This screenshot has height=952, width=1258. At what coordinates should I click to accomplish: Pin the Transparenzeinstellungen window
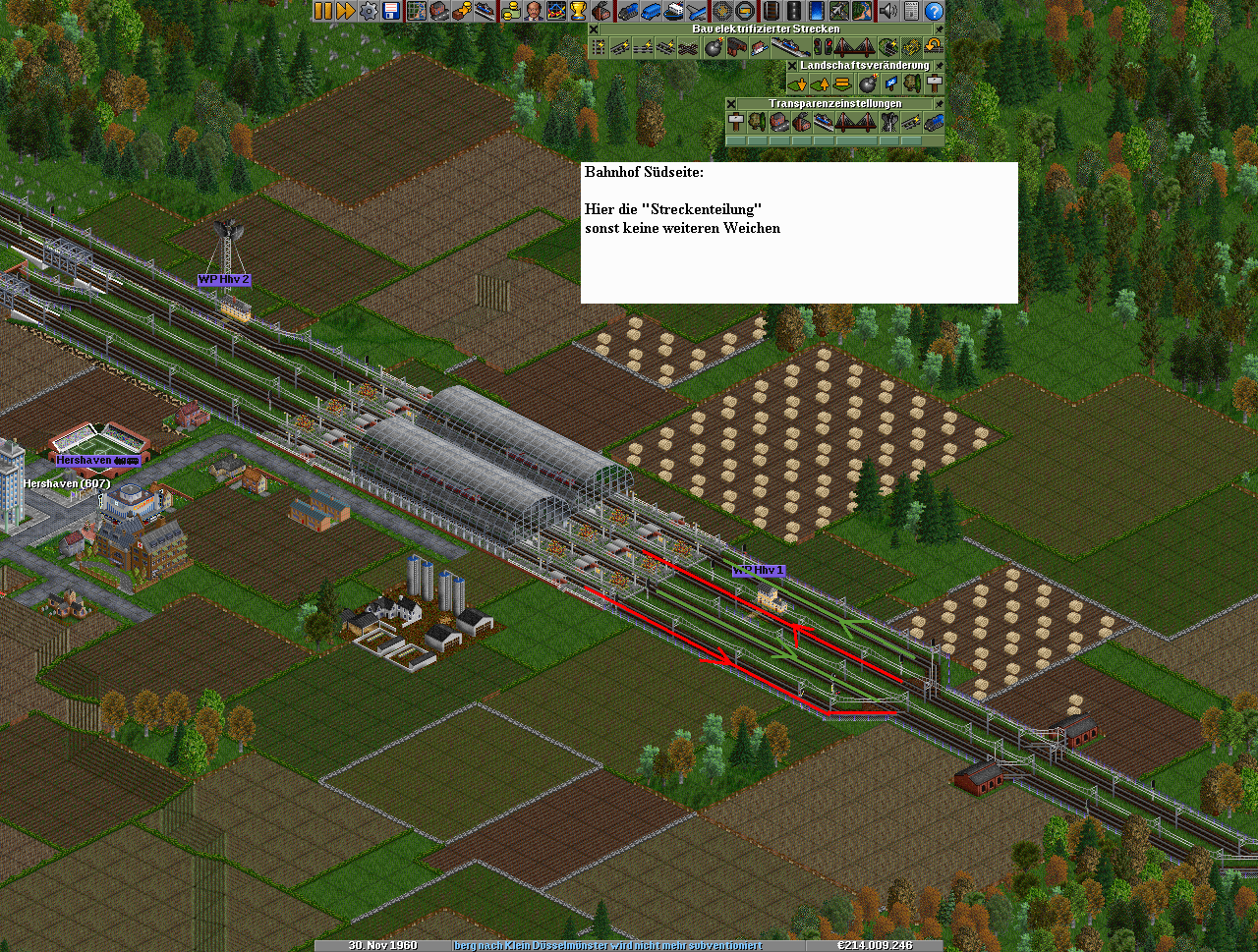(939, 103)
